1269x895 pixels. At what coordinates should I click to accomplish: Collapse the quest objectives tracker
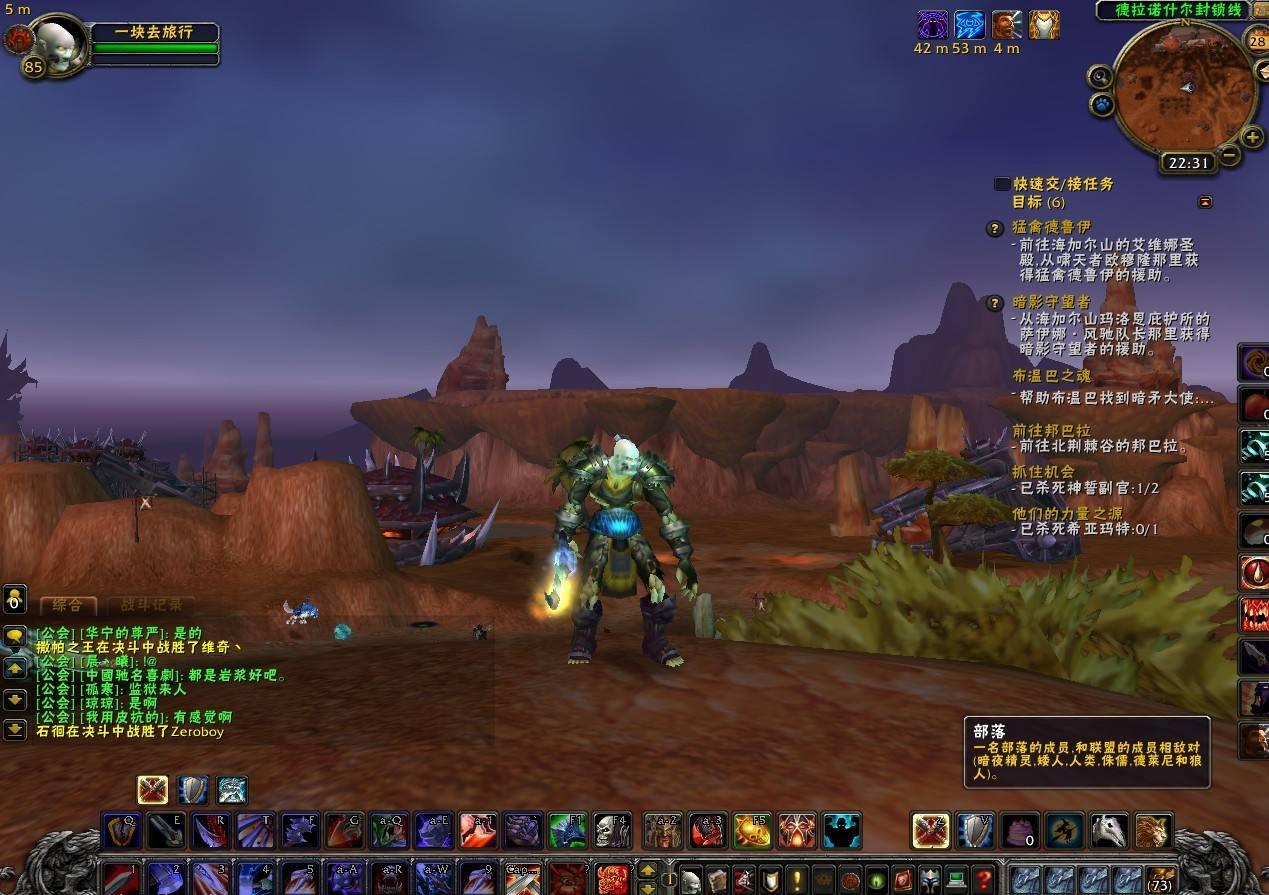(1205, 202)
